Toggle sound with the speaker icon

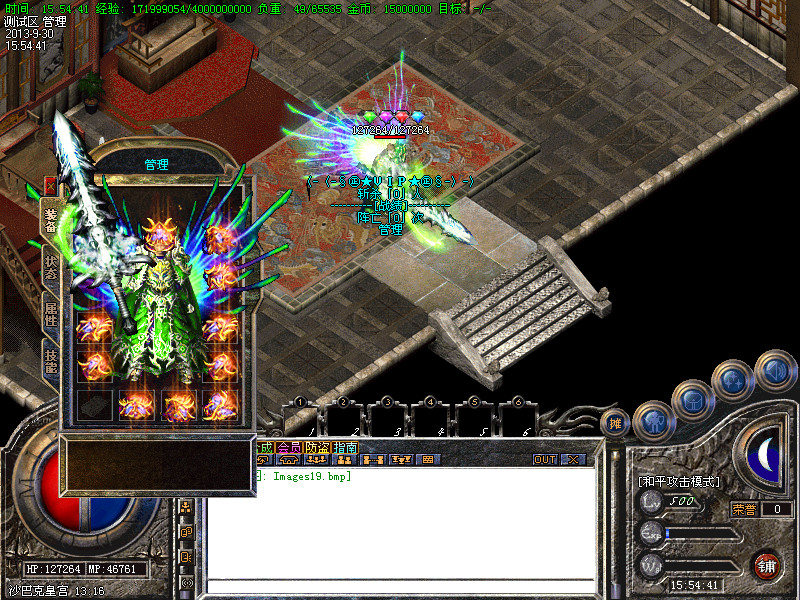[774, 368]
